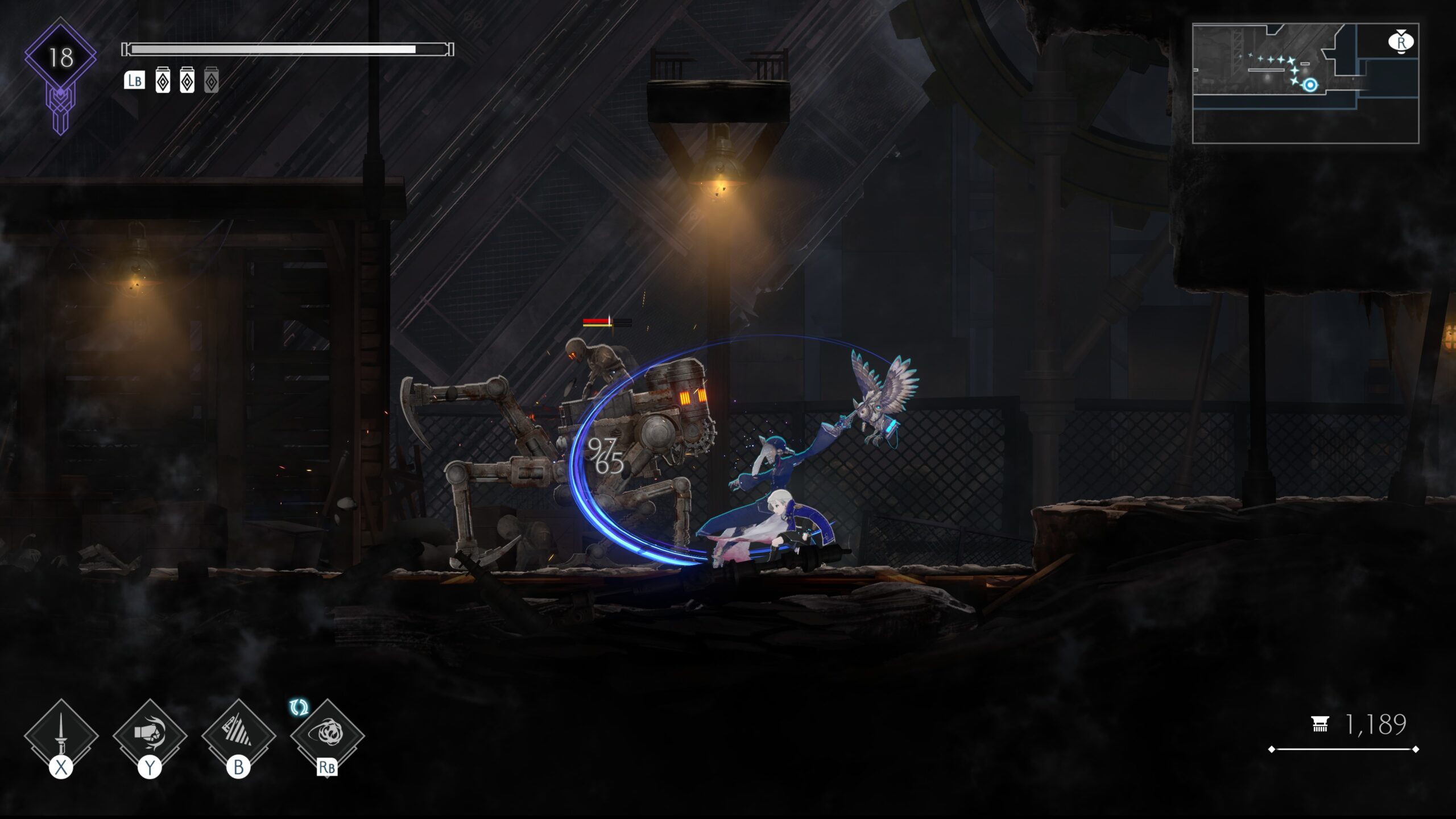This screenshot has height=819, width=1456.
Task: Open the minimap panel
Action: [x=1305, y=83]
